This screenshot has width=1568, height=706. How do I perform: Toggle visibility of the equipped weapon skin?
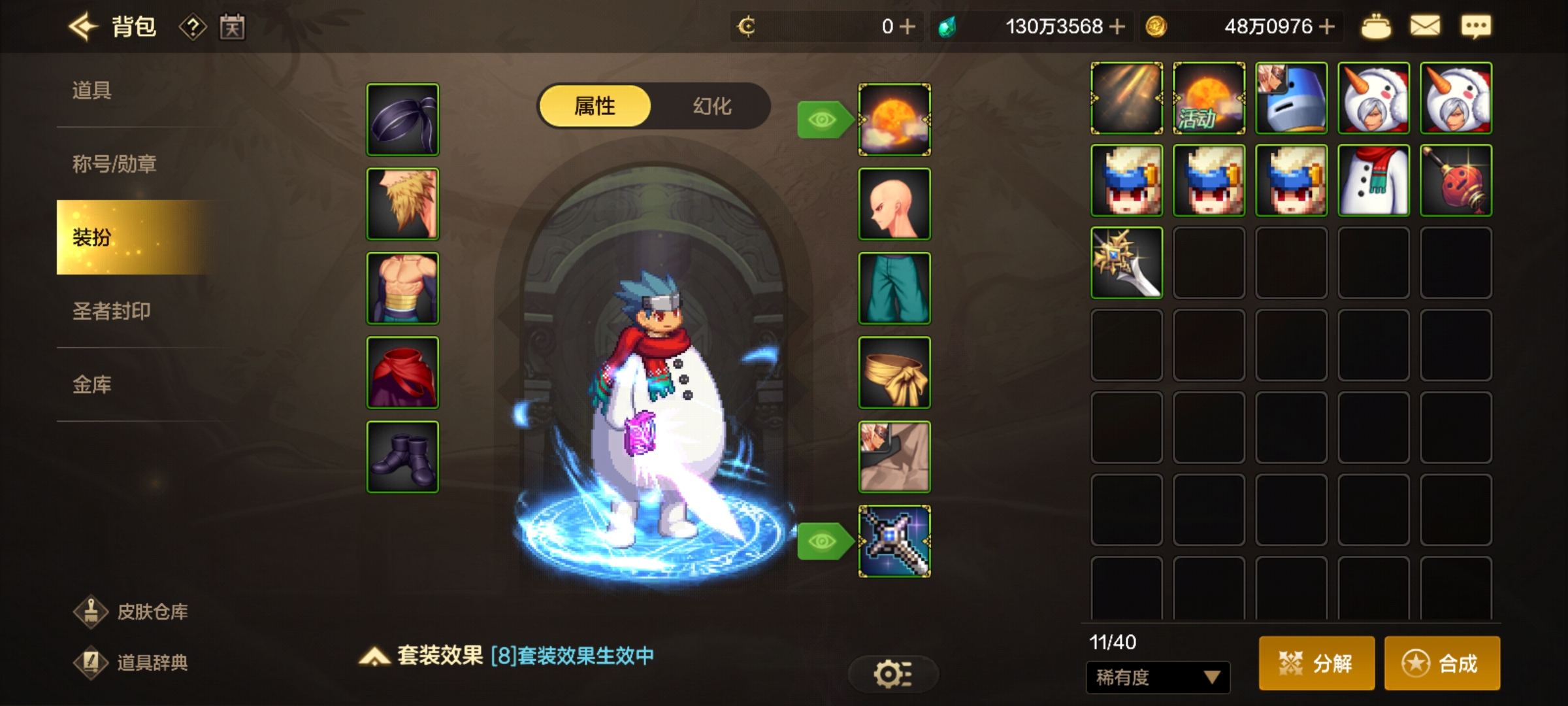click(823, 541)
